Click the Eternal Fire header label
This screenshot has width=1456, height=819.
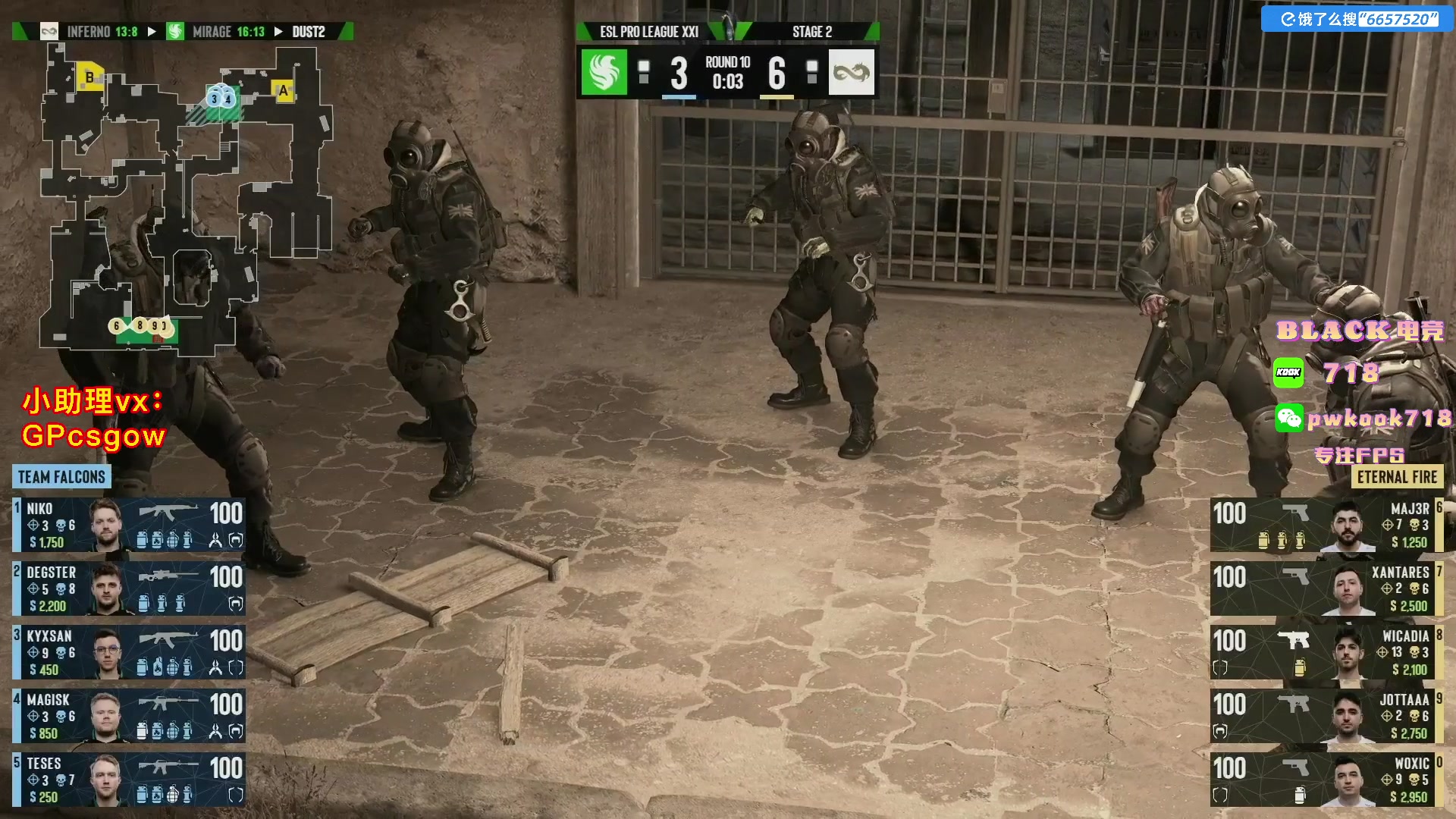(1397, 477)
